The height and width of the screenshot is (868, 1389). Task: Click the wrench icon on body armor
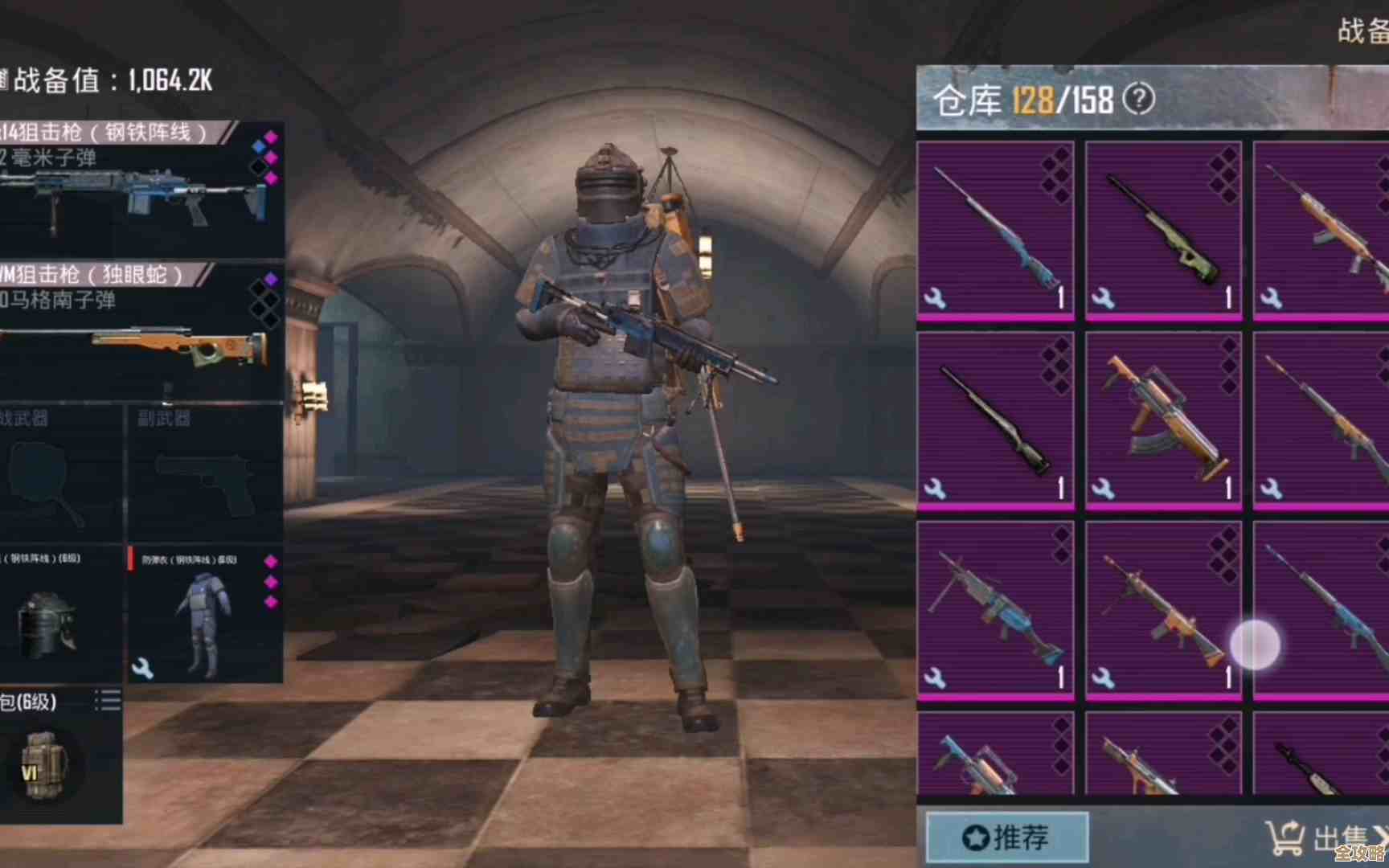pyautogui.click(x=142, y=668)
